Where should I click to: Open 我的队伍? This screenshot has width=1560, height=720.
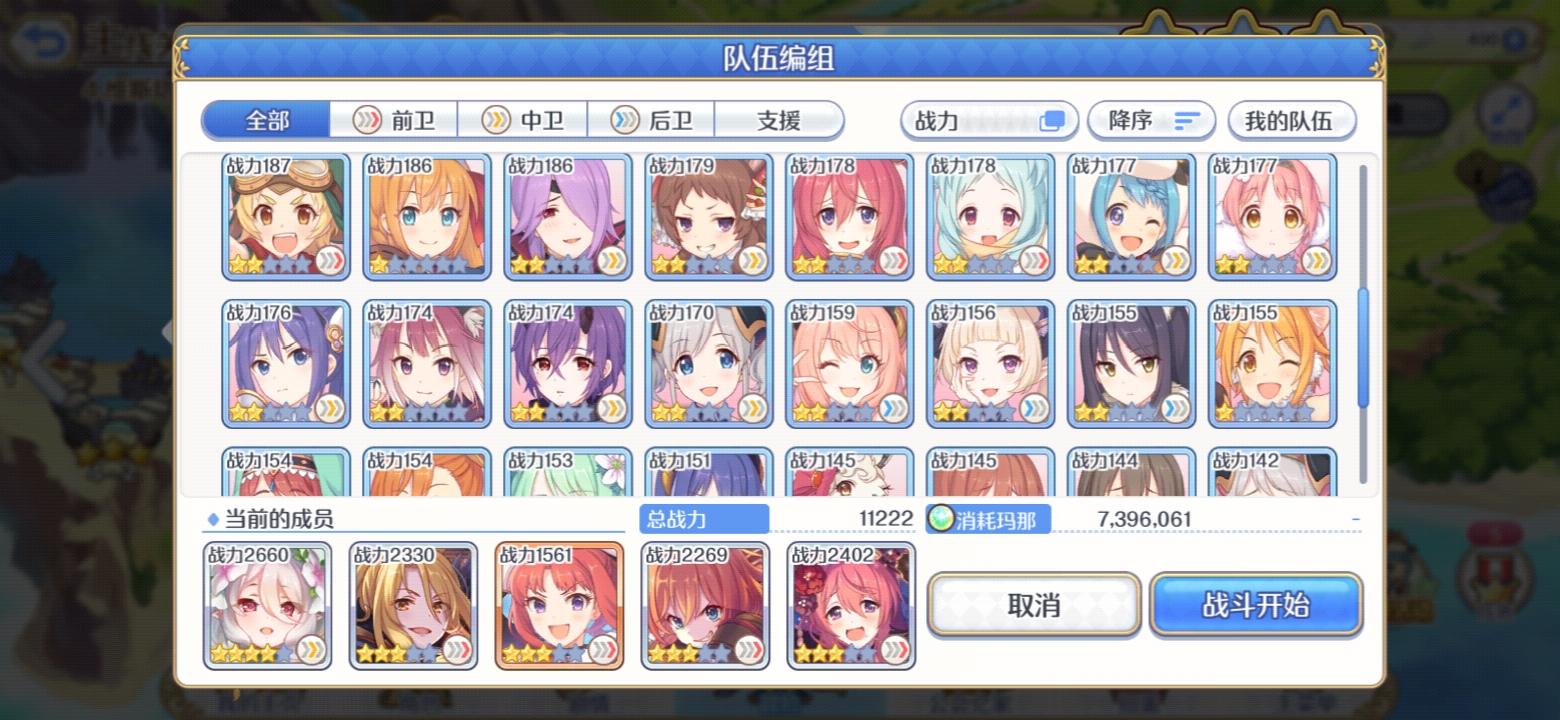click(x=1291, y=119)
